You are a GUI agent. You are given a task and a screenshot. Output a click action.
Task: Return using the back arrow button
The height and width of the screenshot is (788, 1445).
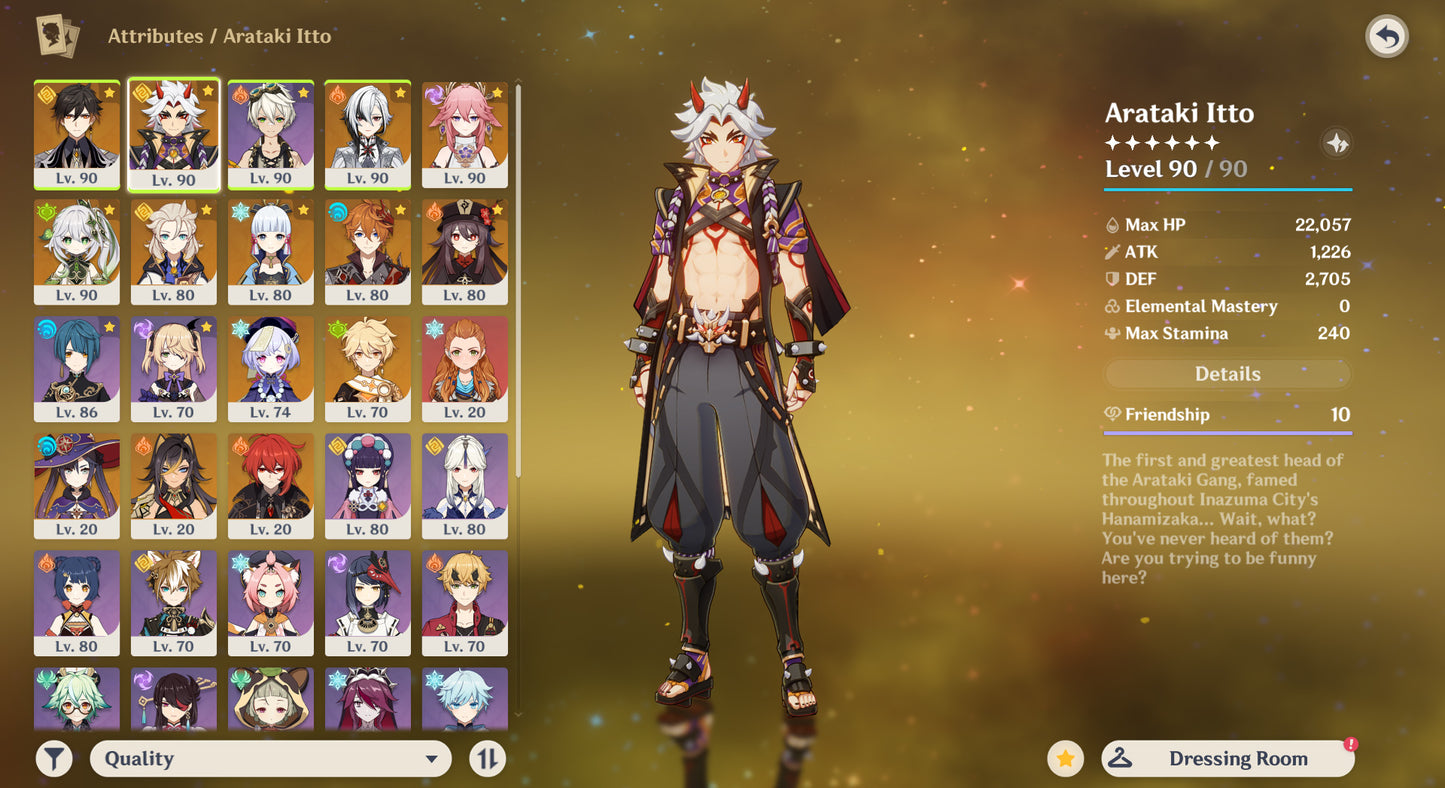click(x=1386, y=38)
